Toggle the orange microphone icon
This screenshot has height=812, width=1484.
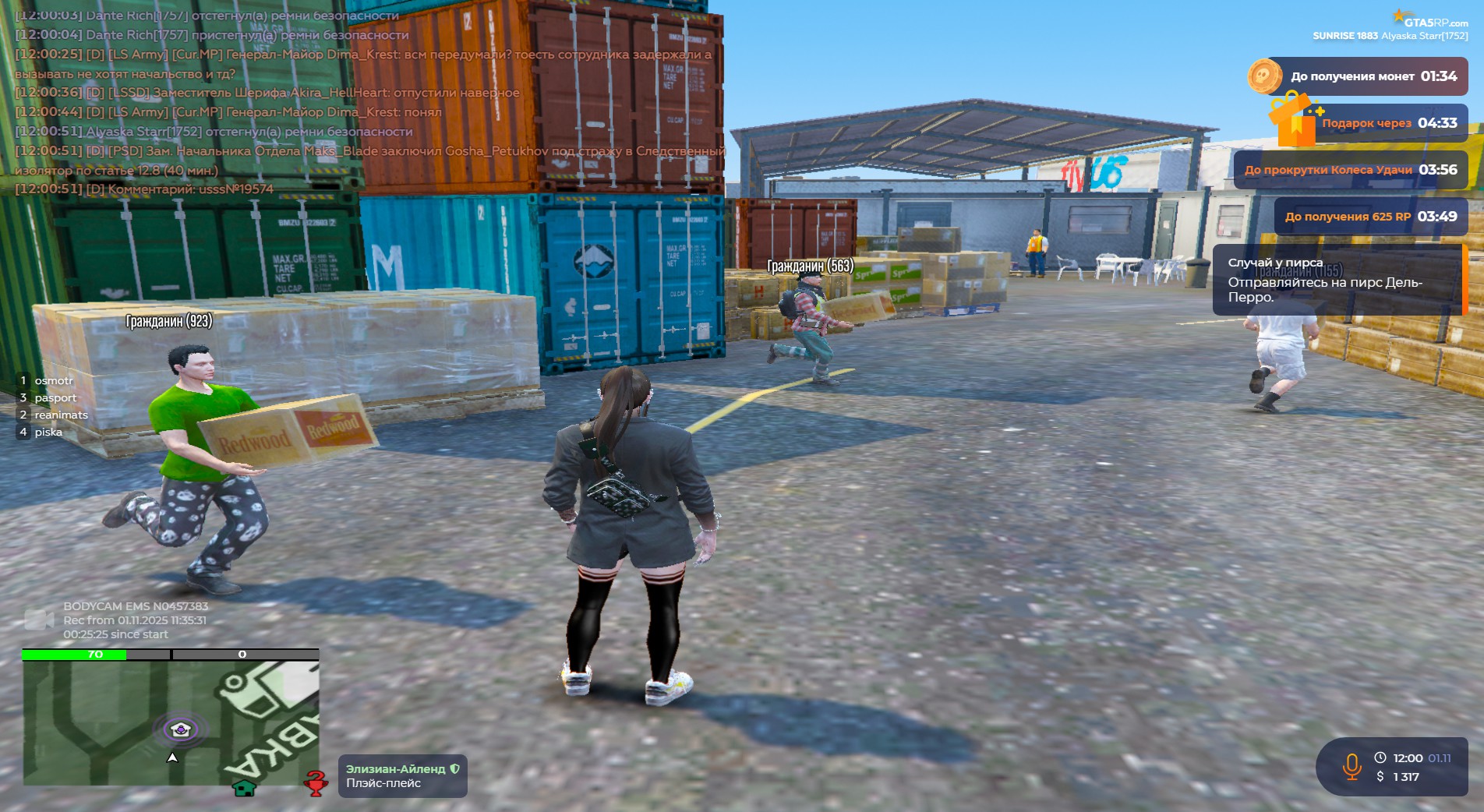pyautogui.click(x=1352, y=767)
